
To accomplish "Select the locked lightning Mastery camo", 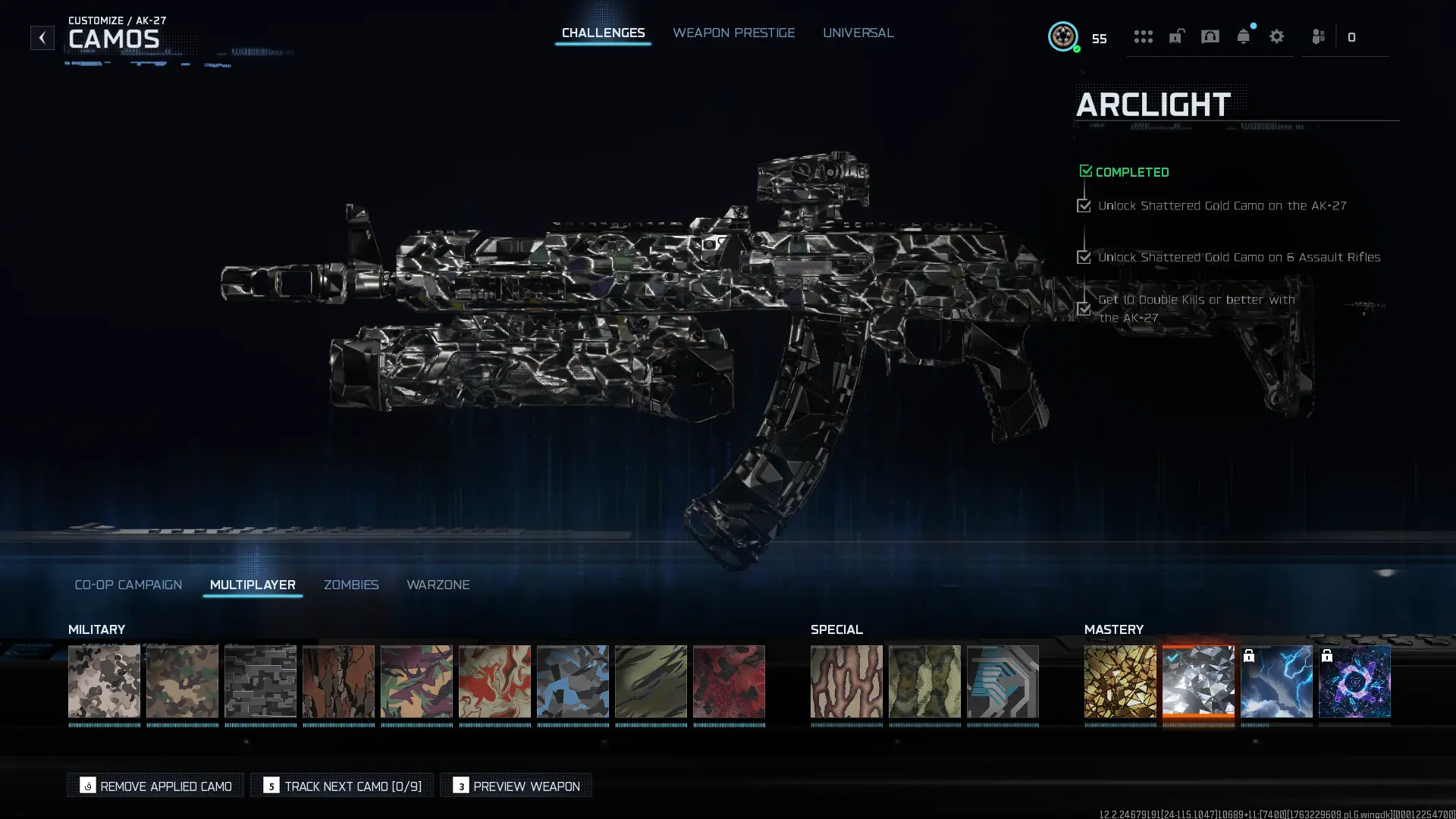I will [x=1276, y=681].
